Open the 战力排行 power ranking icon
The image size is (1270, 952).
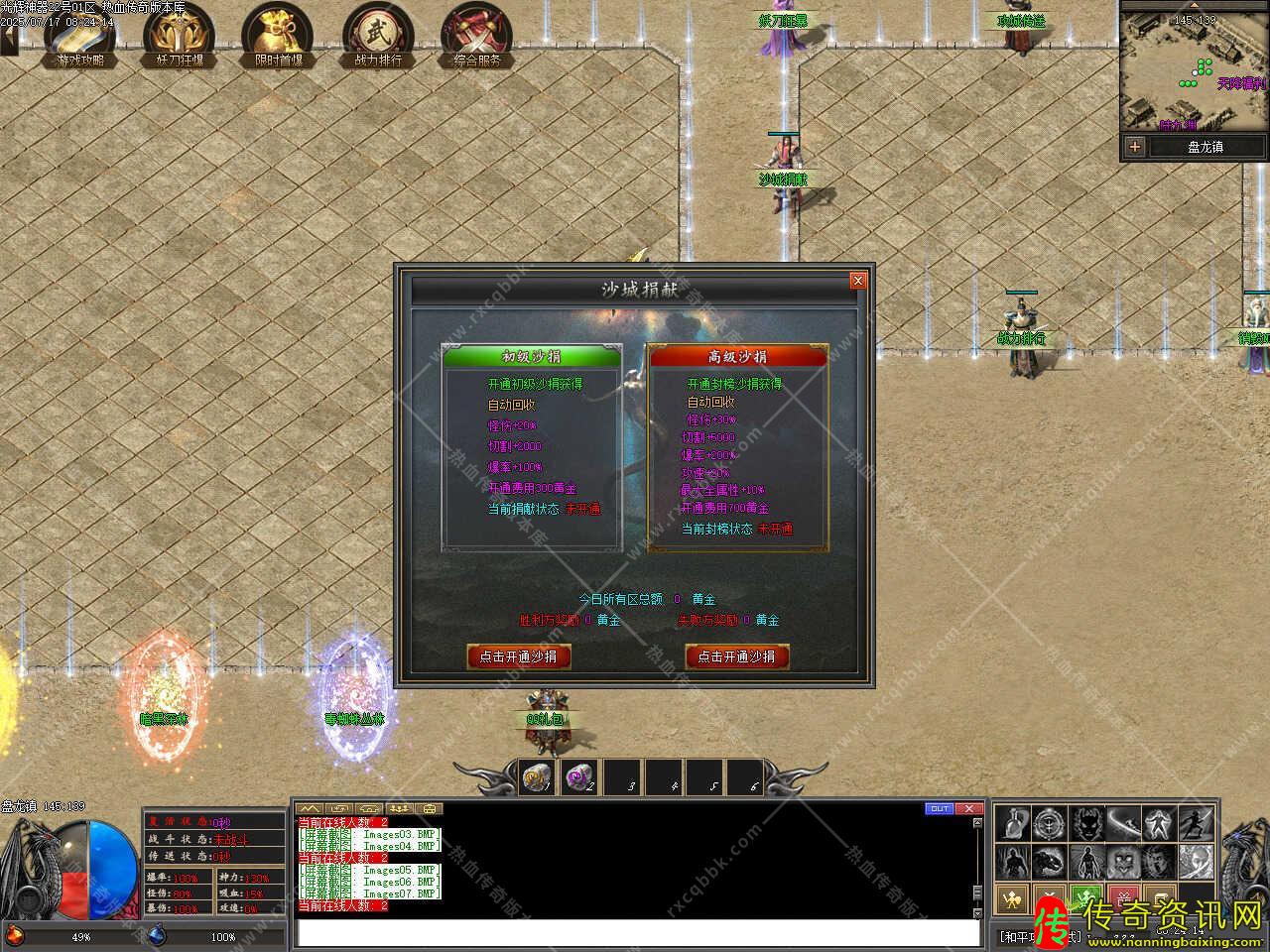(x=378, y=36)
